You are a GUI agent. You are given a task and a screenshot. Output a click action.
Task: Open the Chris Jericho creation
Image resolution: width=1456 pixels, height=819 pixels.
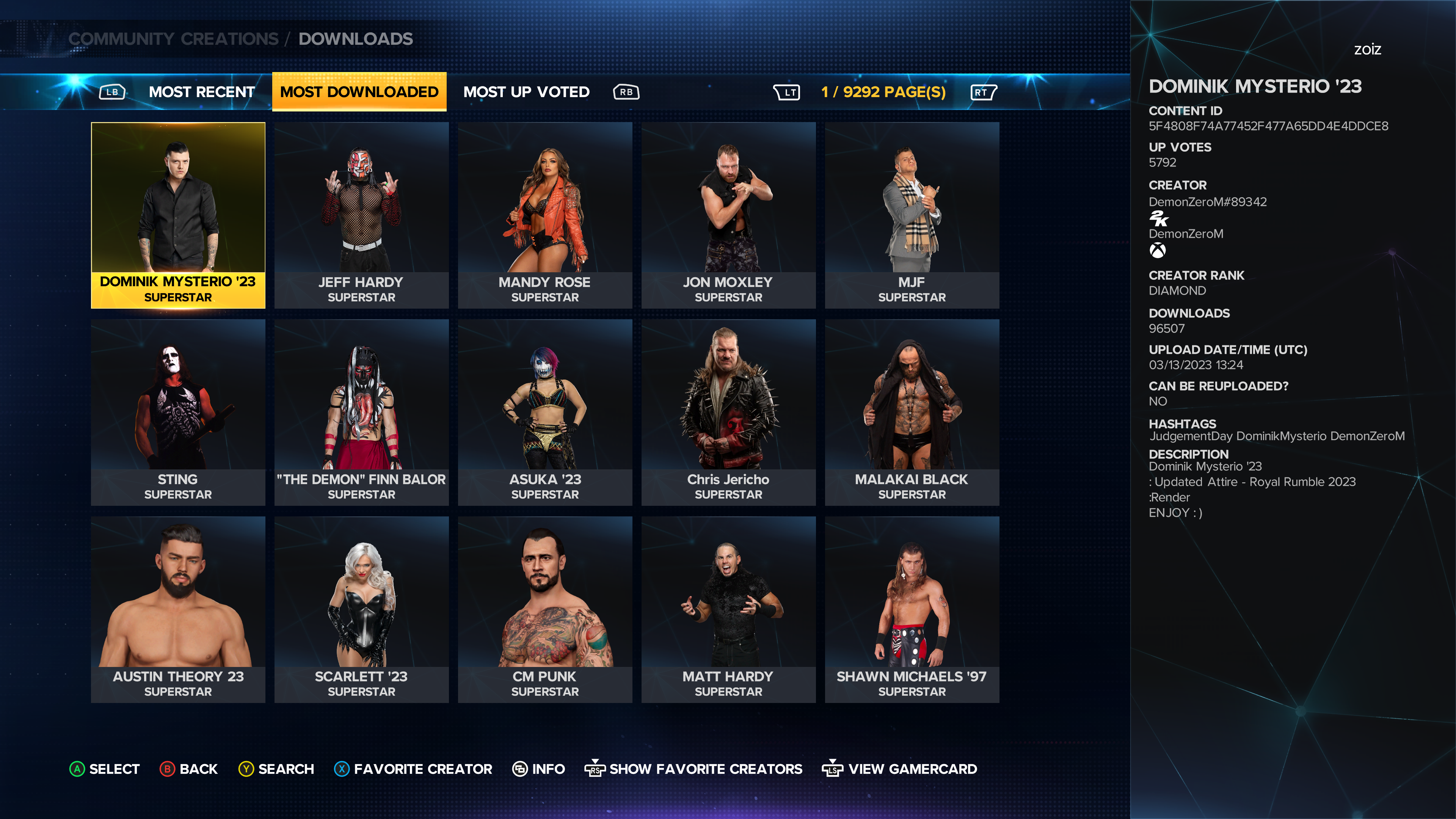(x=728, y=412)
